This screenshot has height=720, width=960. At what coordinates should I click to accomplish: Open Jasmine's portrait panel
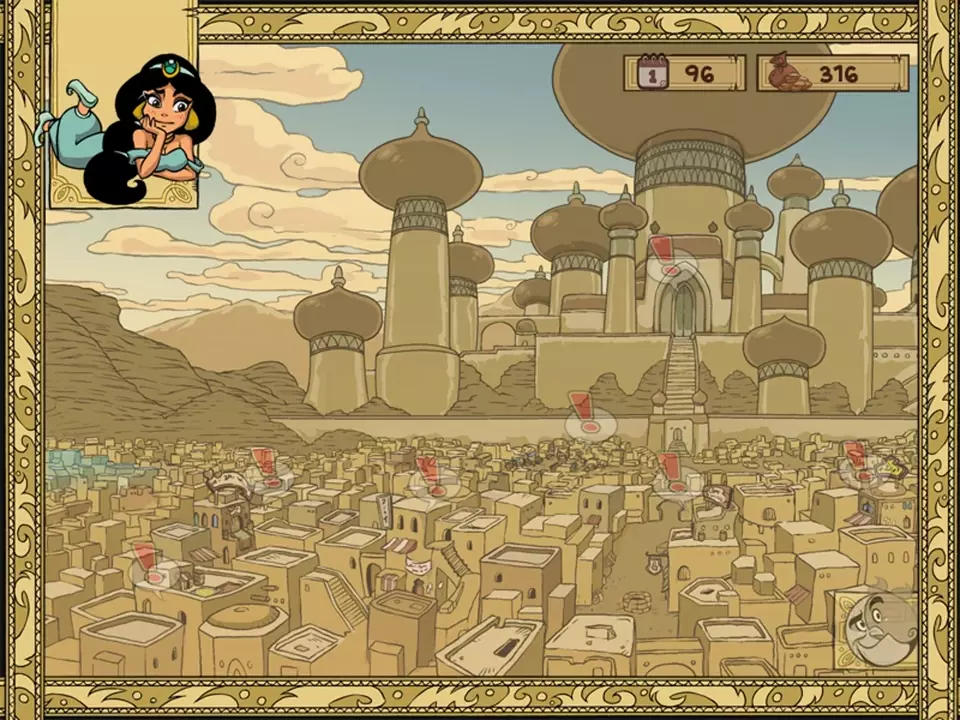tap(123, 108)
